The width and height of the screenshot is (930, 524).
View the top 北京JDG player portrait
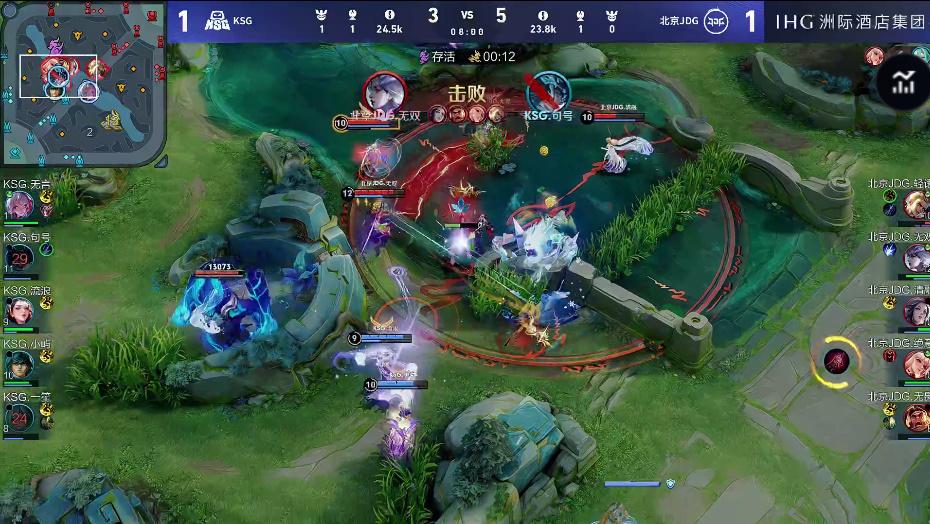[915, 205]
